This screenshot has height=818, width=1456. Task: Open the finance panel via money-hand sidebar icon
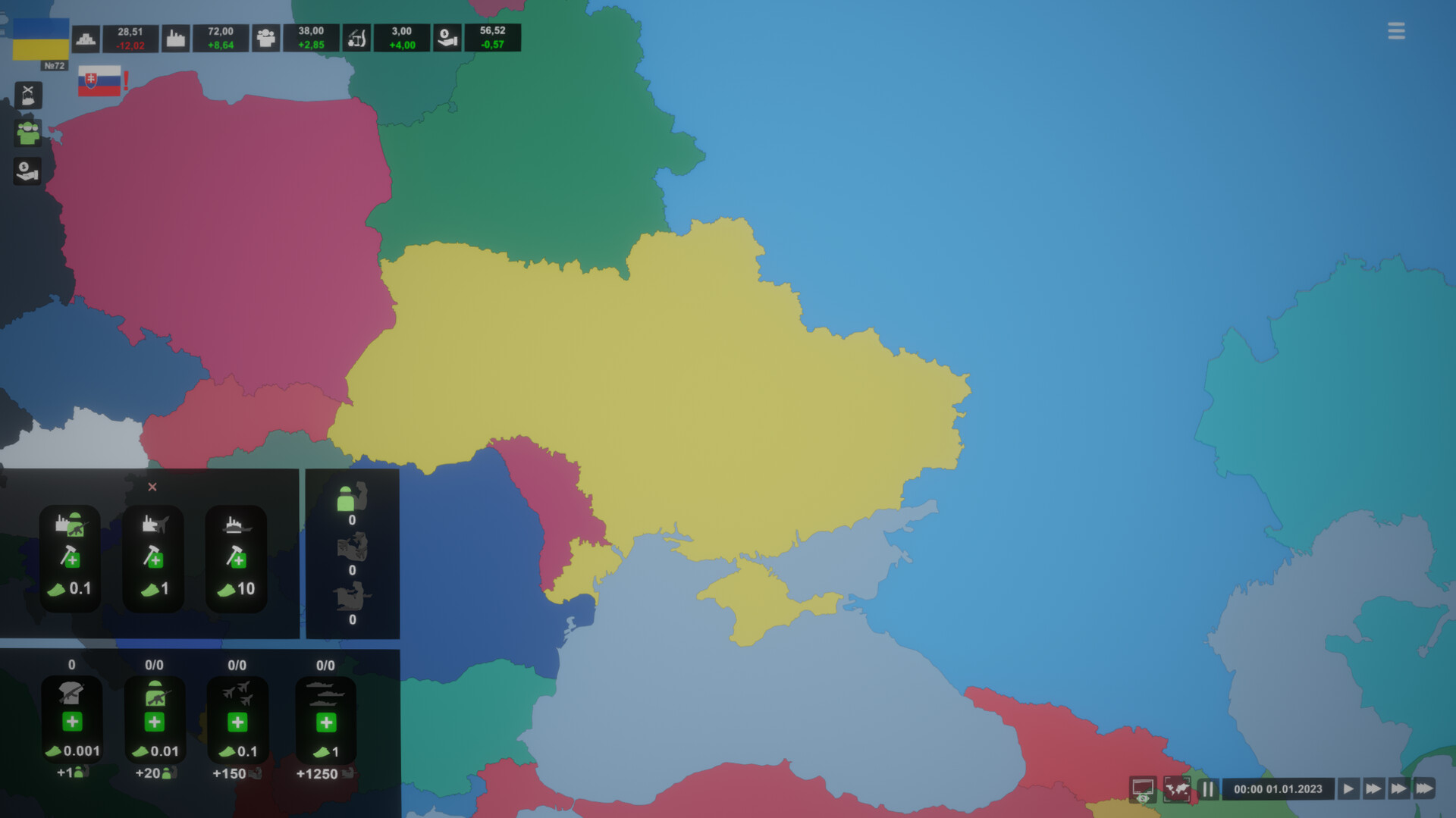tap(27, 170)
